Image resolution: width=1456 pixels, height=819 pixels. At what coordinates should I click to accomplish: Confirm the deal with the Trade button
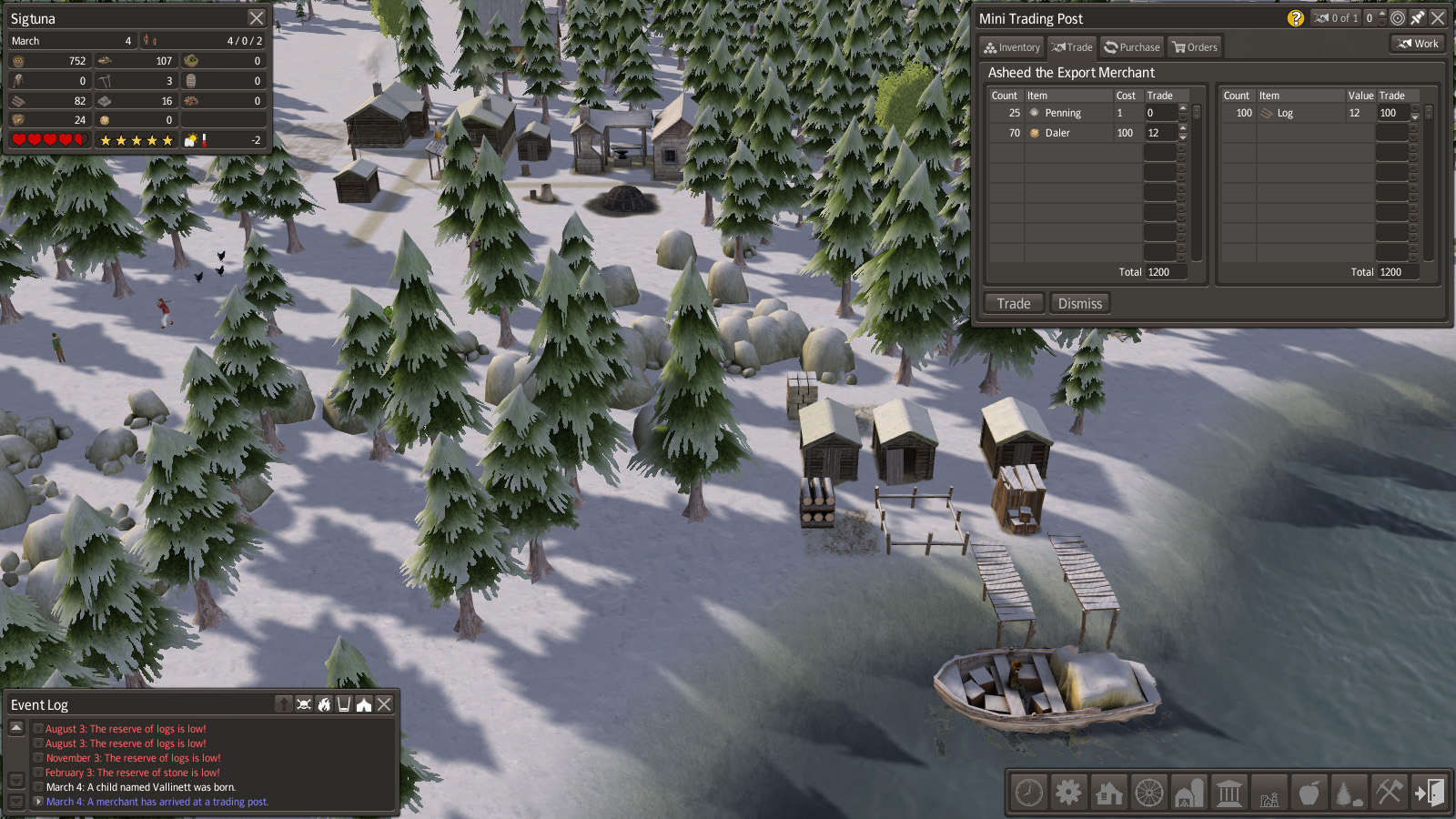(x=1013, y=304)
